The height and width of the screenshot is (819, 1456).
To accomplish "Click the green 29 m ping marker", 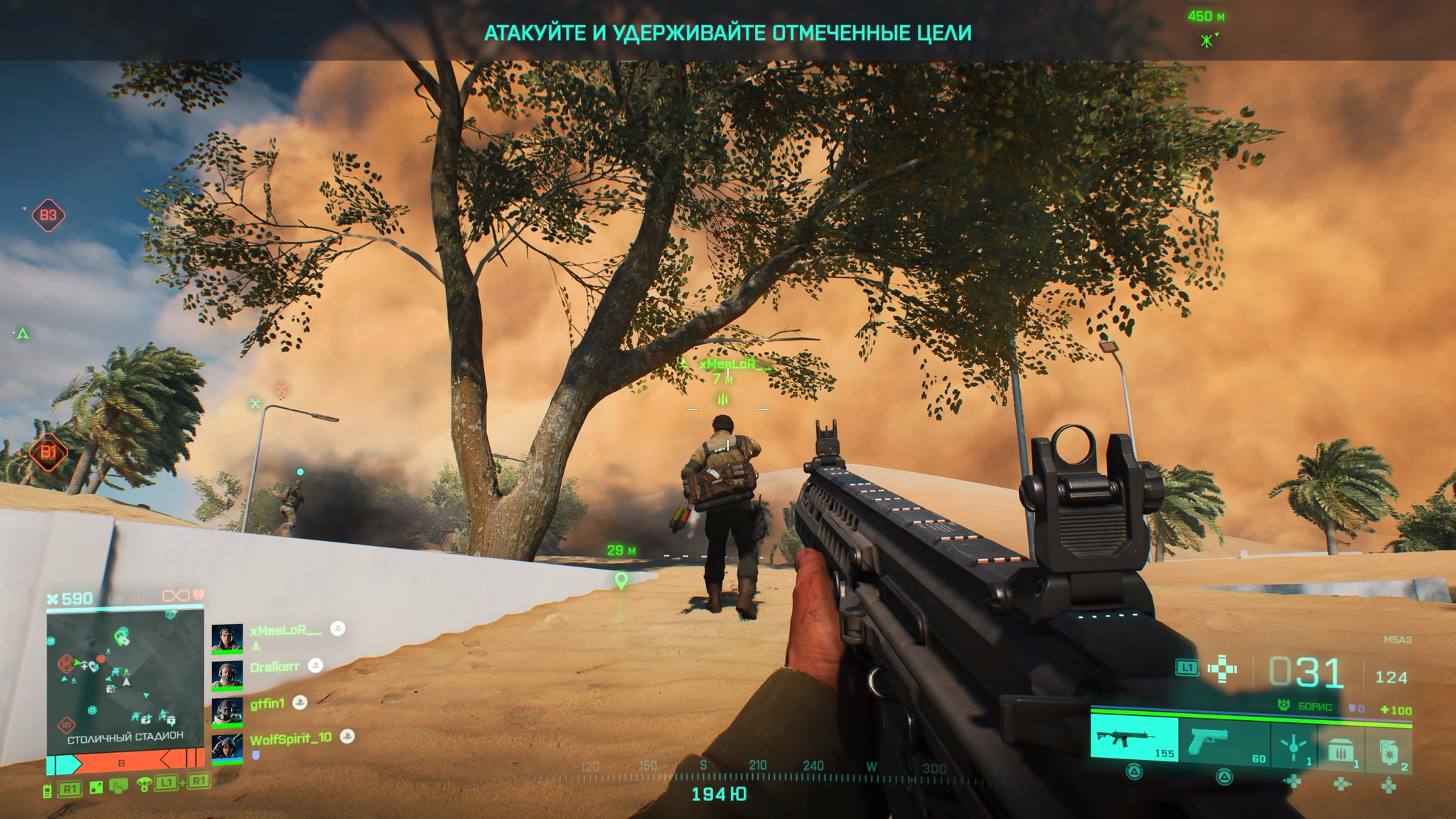I will coord(621,580).
